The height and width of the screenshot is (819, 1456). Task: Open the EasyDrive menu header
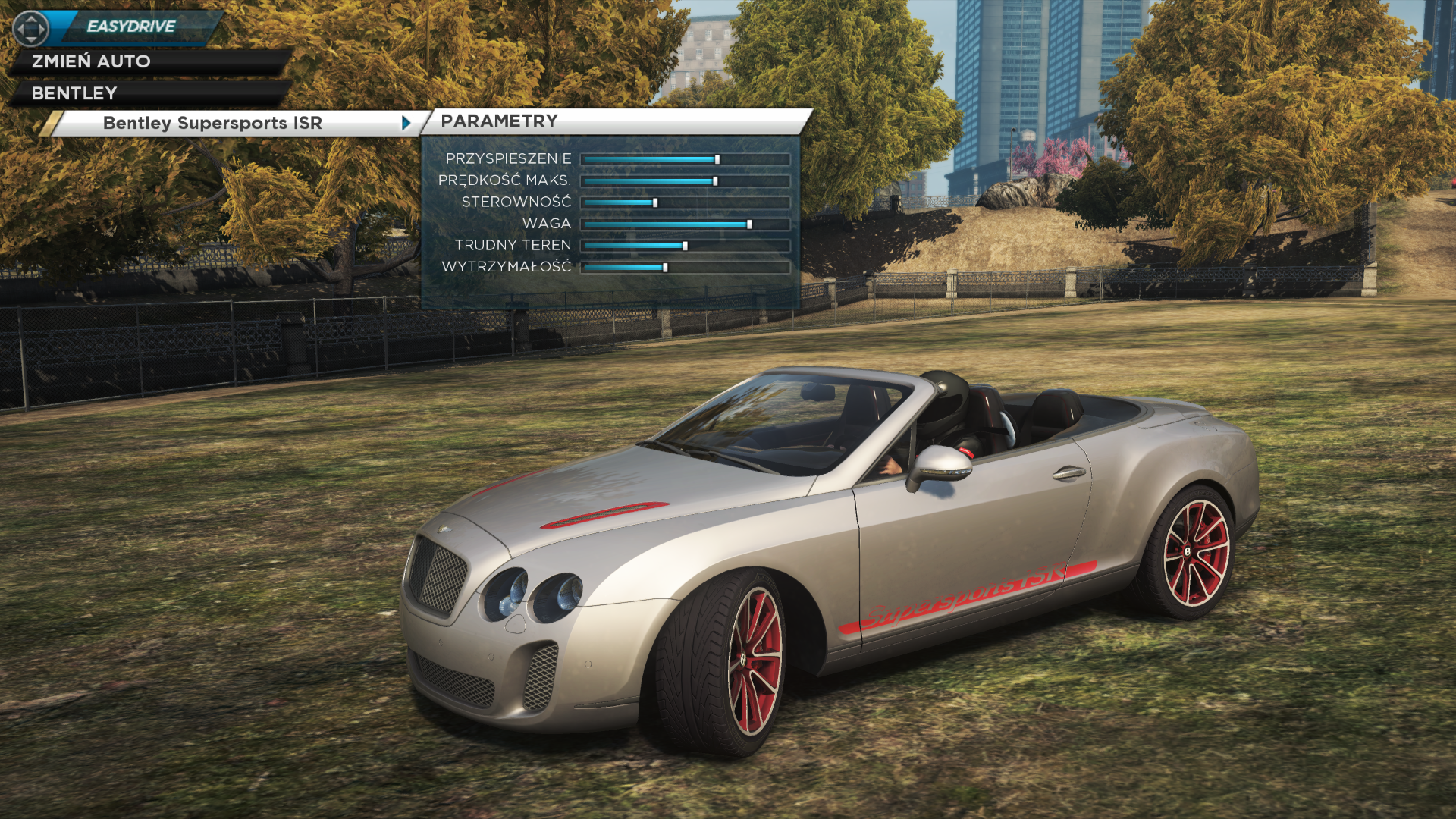[131, 27]
